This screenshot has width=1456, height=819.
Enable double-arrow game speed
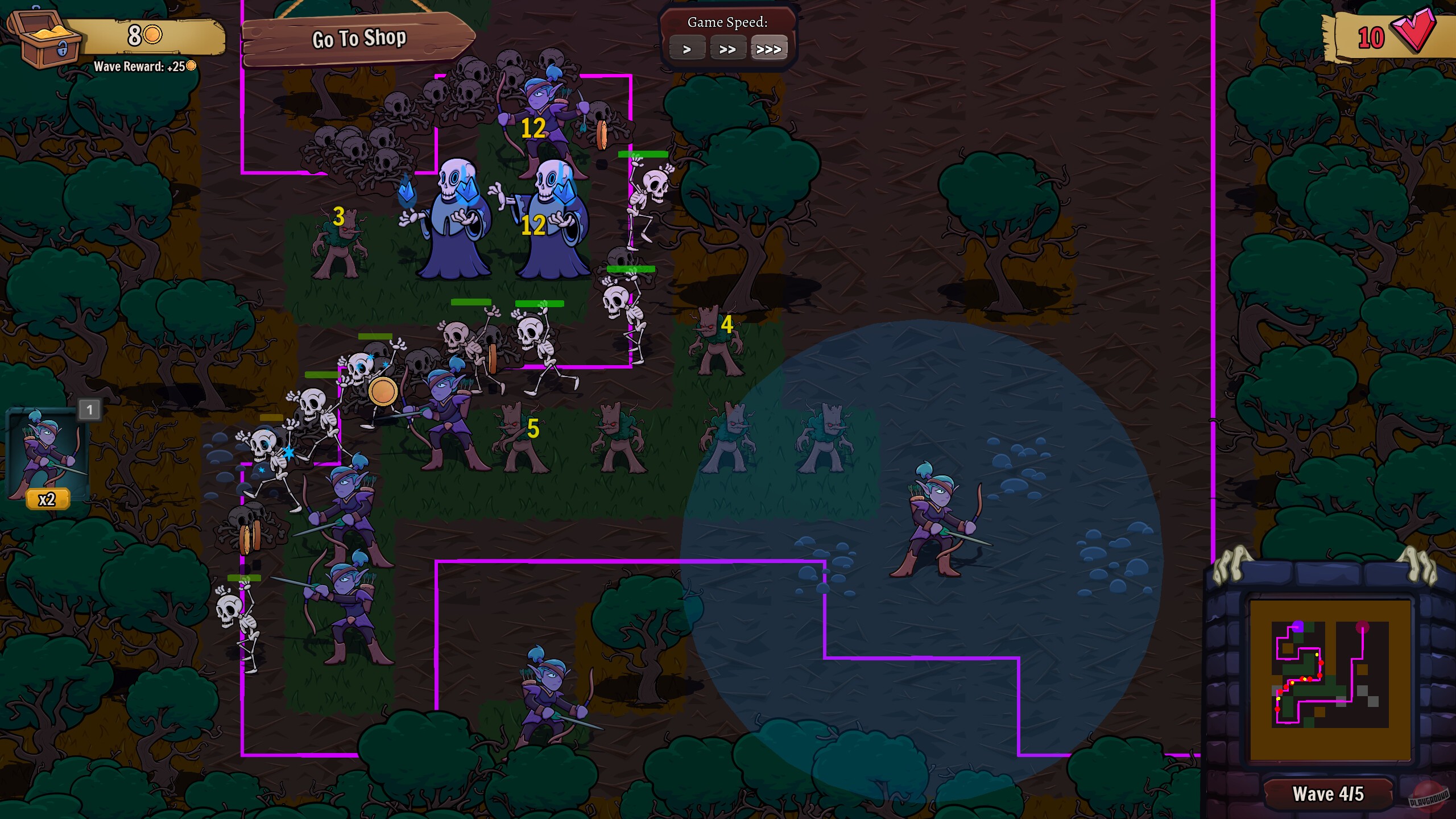click(729, 48)
